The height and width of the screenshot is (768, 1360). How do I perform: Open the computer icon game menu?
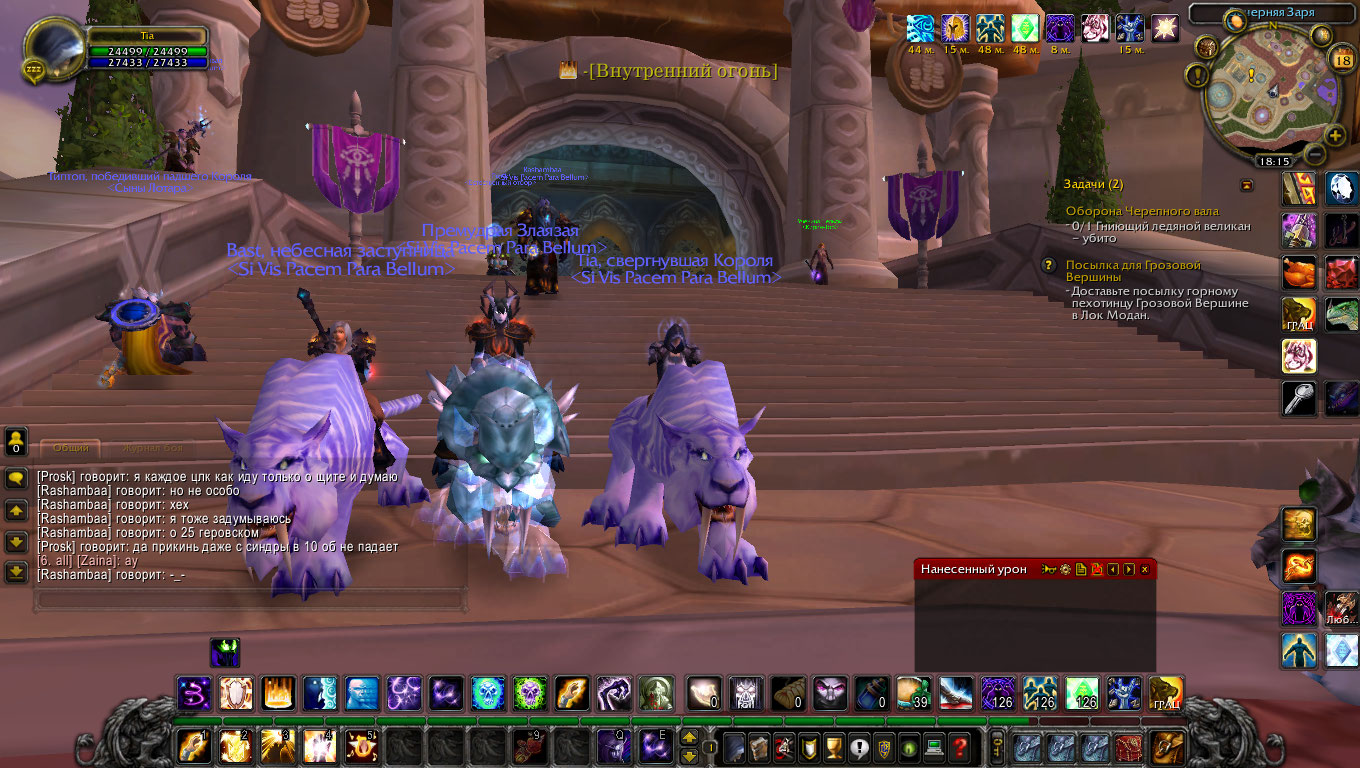[x=934, y=747]
